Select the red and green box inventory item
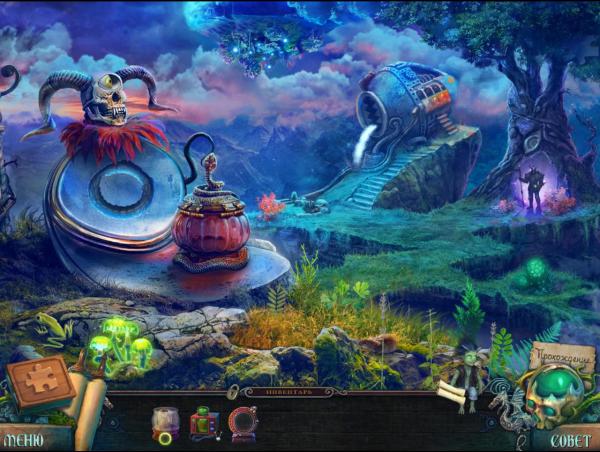The height and width of the screenshot is (452, 600). (x=204, y=424)
